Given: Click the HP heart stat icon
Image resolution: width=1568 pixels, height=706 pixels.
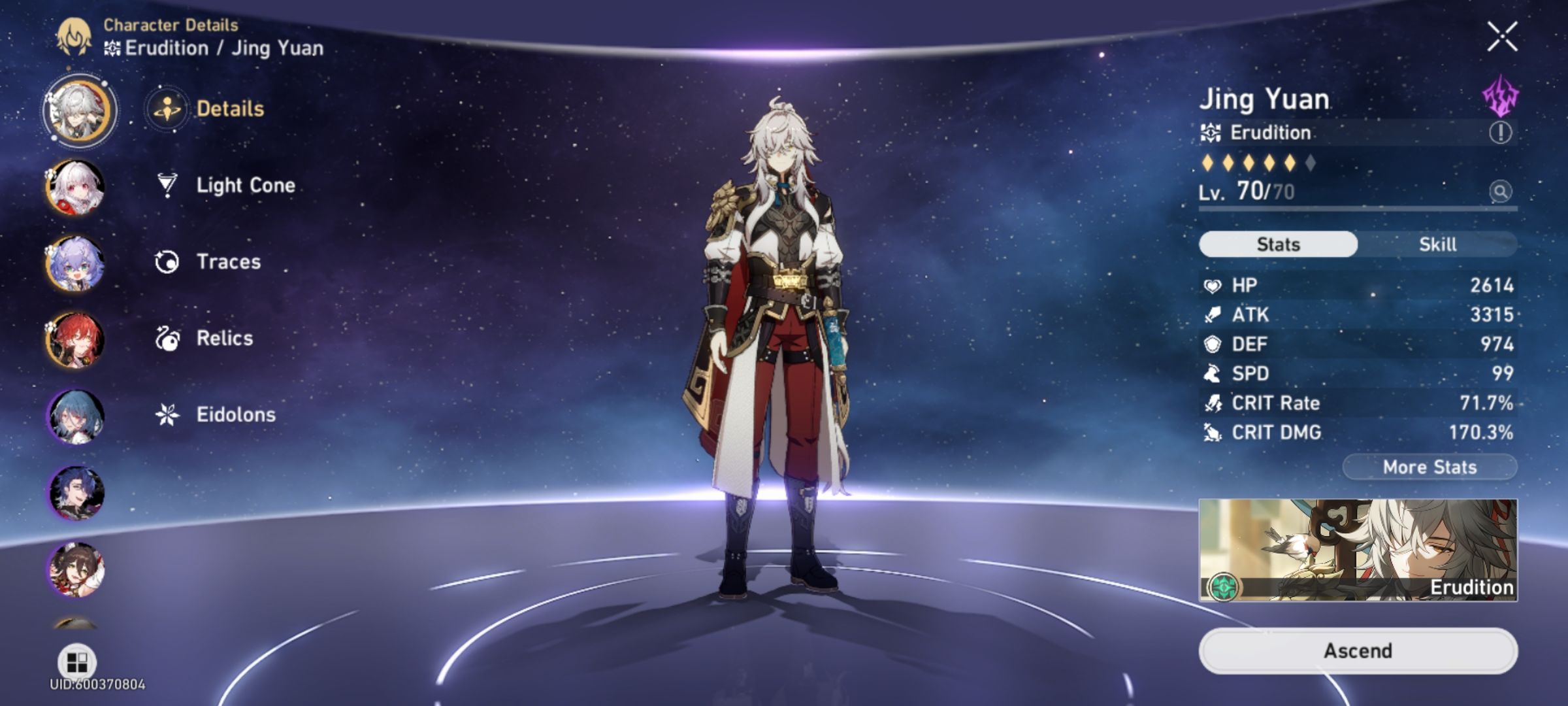Looking at the screenshot, I should pos(1213,285).
